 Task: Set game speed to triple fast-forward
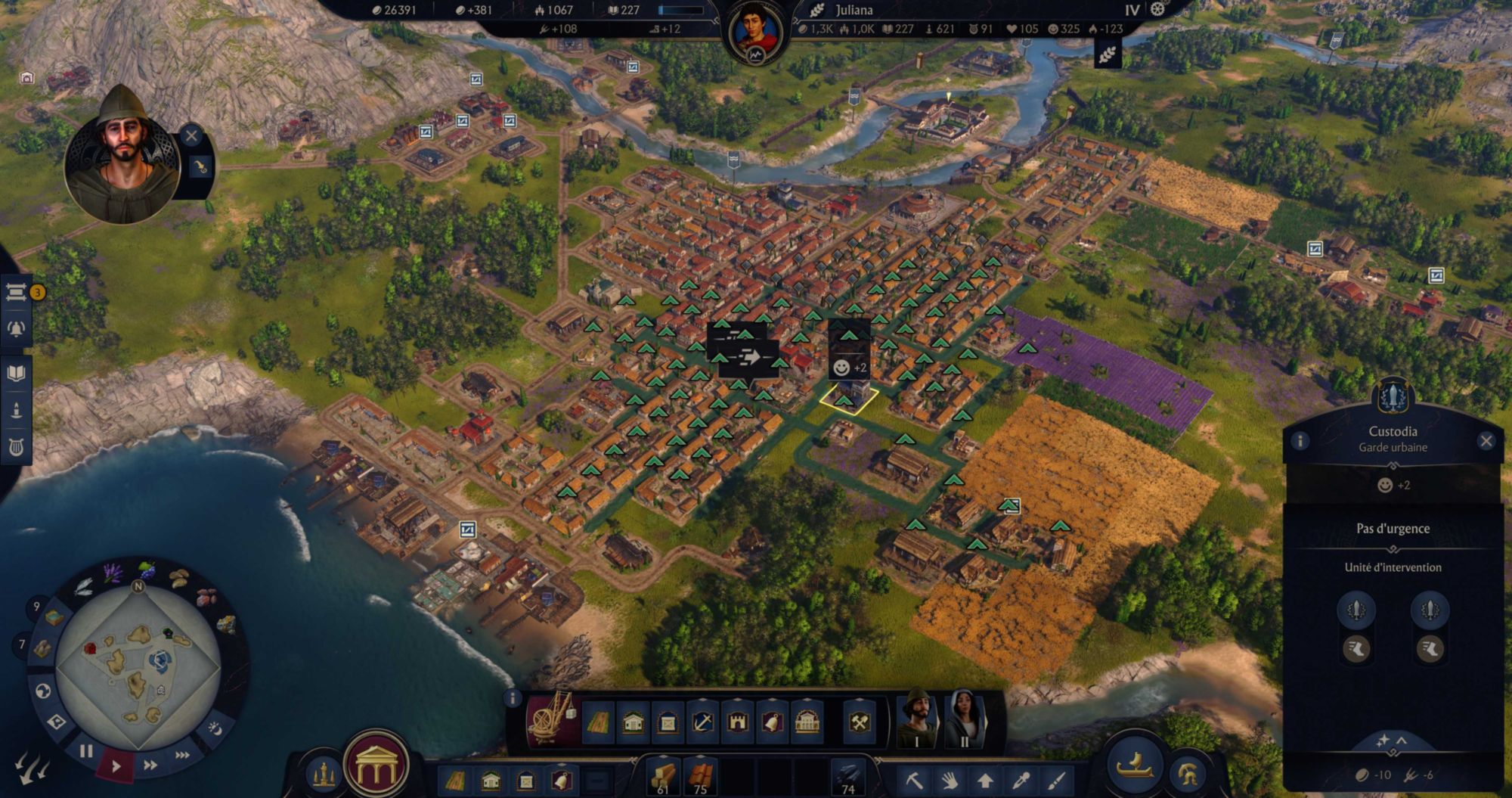point(182,755)
